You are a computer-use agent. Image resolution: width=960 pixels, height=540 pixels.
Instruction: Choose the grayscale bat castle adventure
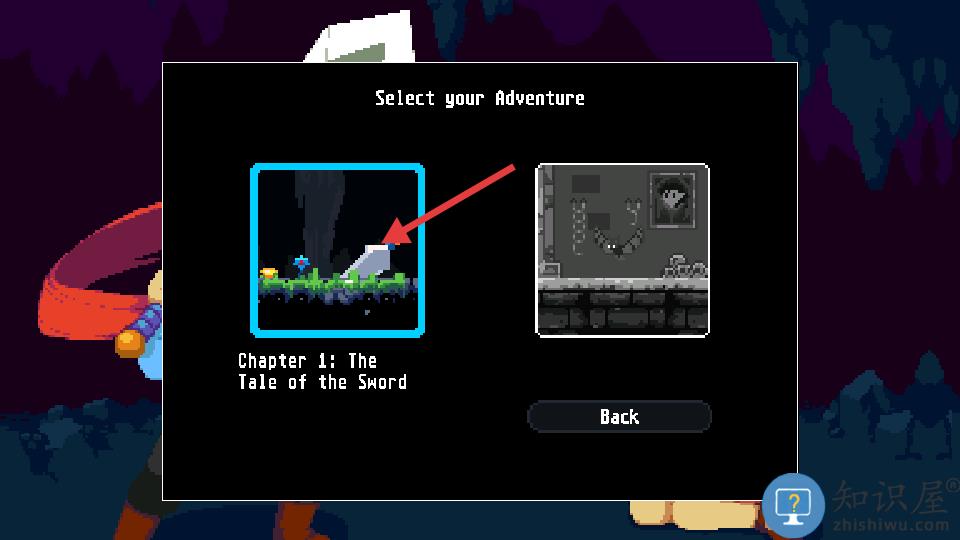point(623,250)
